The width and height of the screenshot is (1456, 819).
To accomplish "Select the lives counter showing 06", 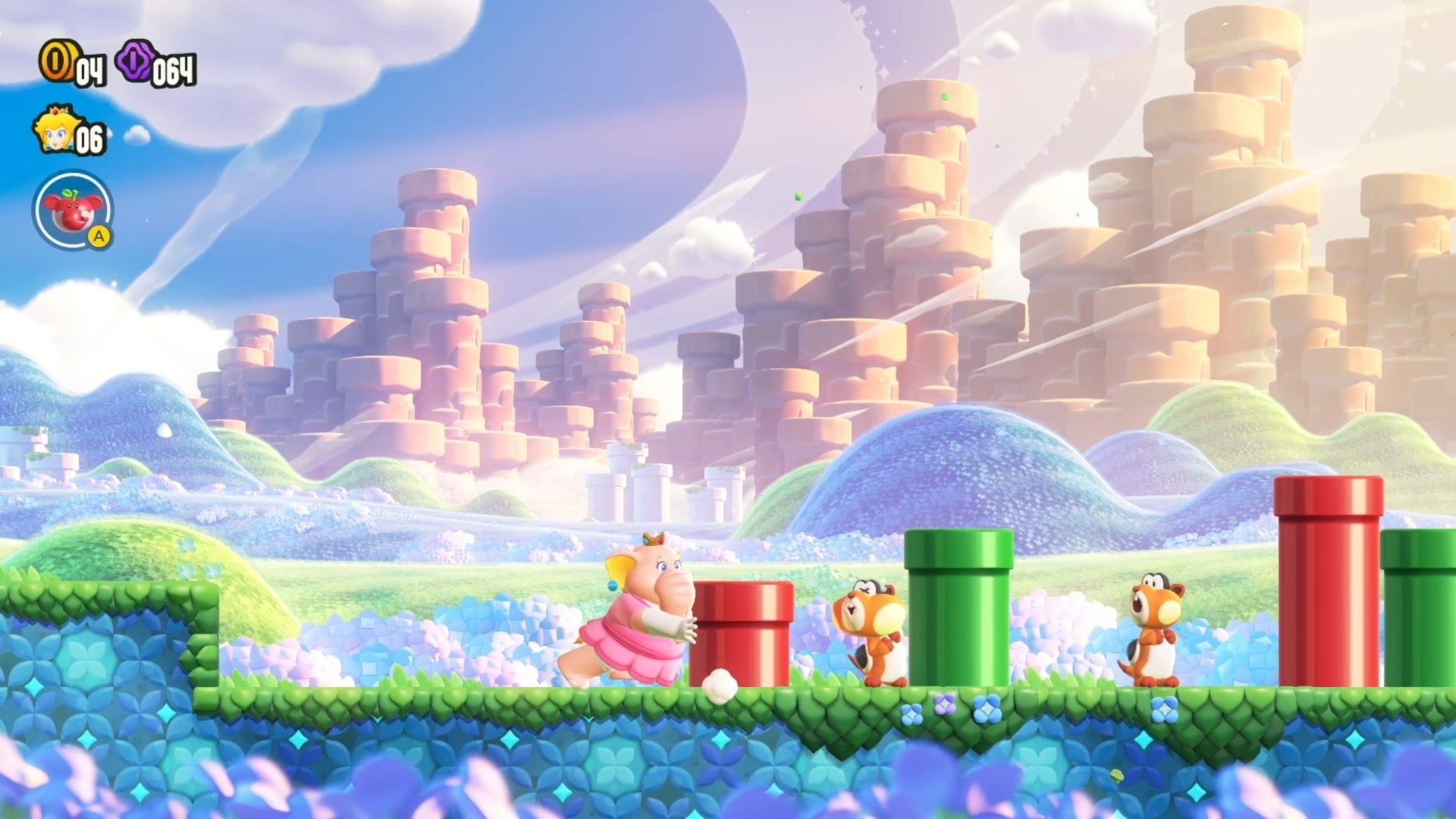I will [91, 139].
